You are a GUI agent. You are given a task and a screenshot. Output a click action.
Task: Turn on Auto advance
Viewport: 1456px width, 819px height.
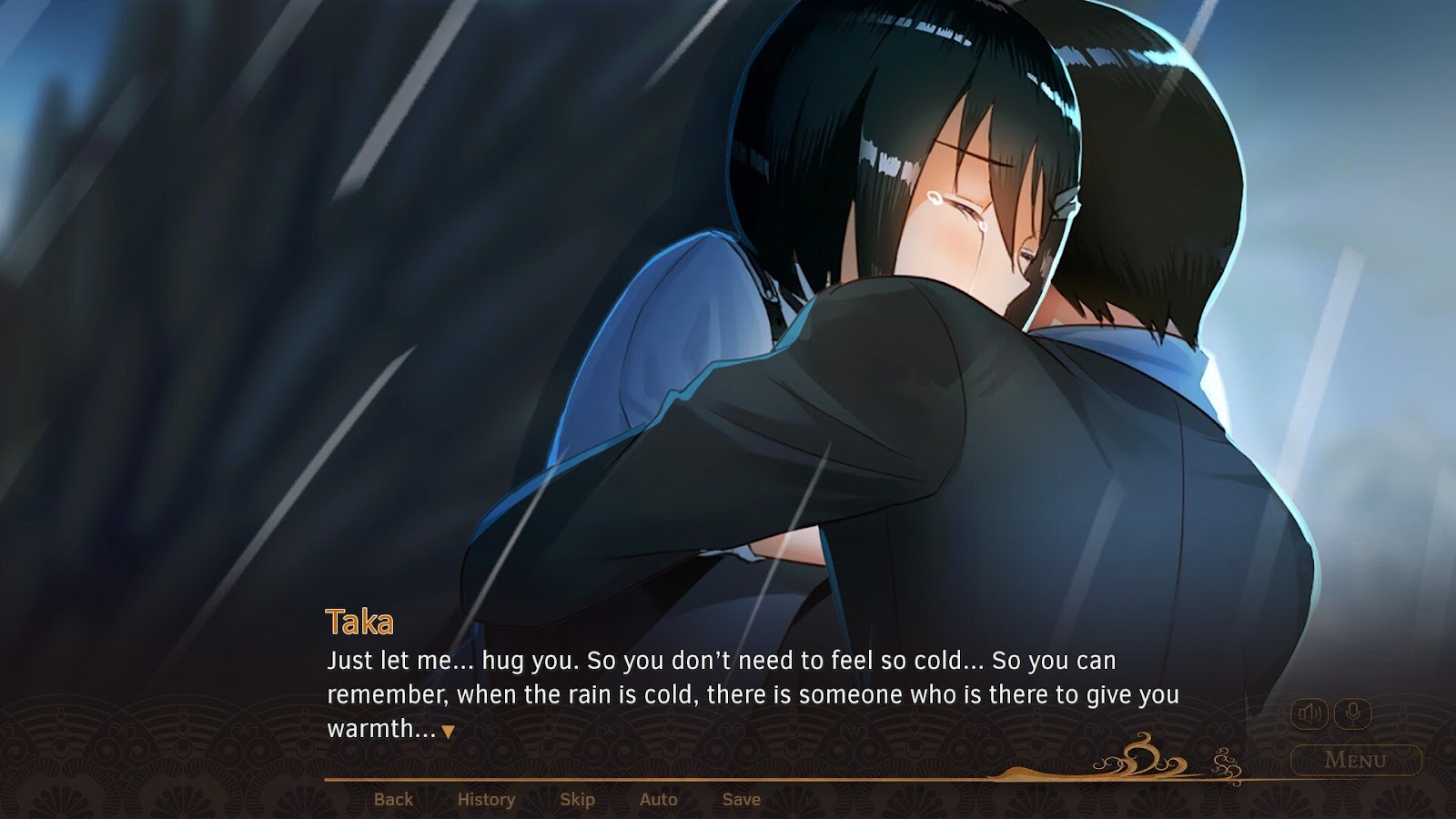tap(658, 799)
